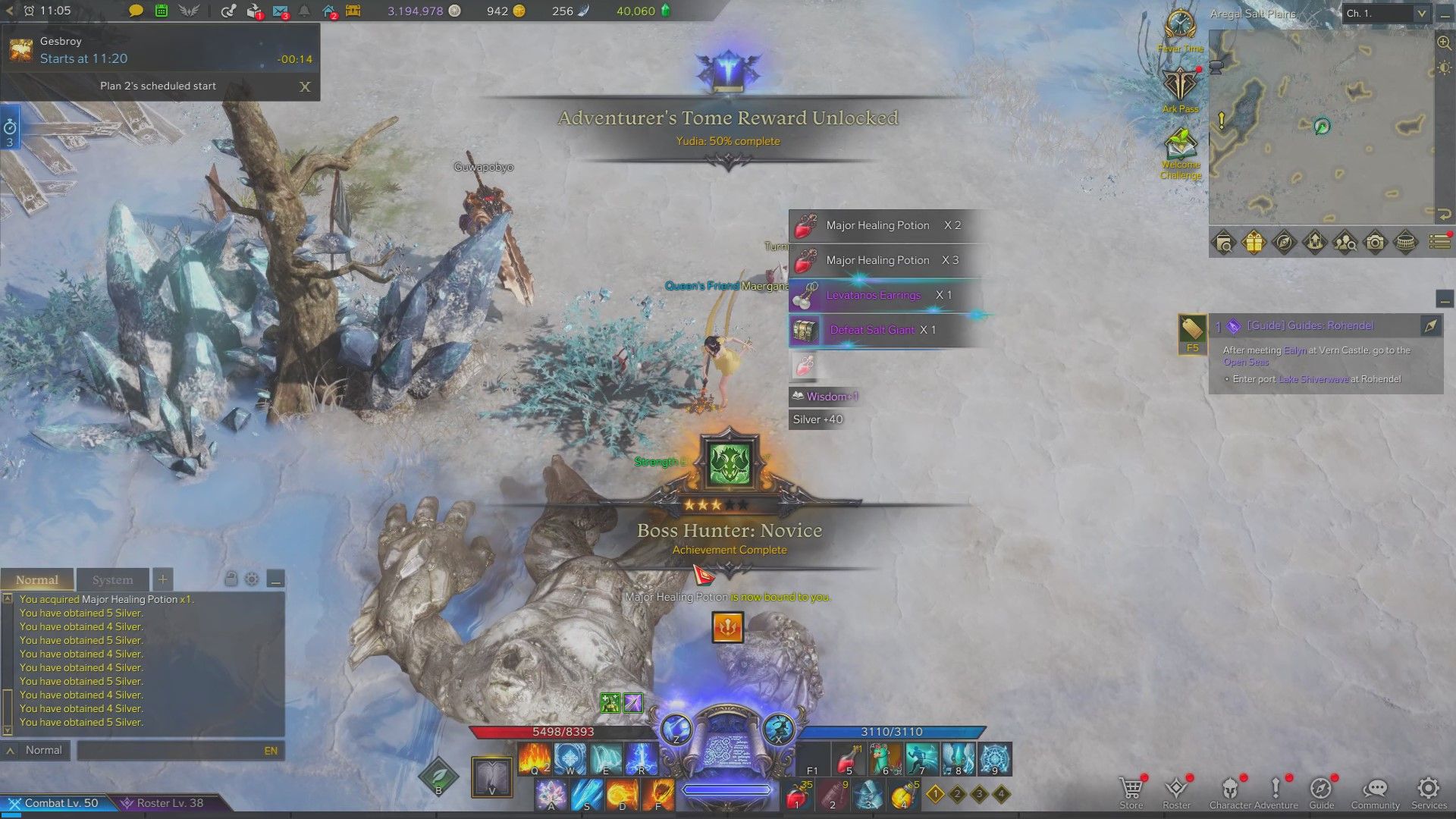
Task: Toggle the EN input language indicator
Action: click(x=271, y=750)
